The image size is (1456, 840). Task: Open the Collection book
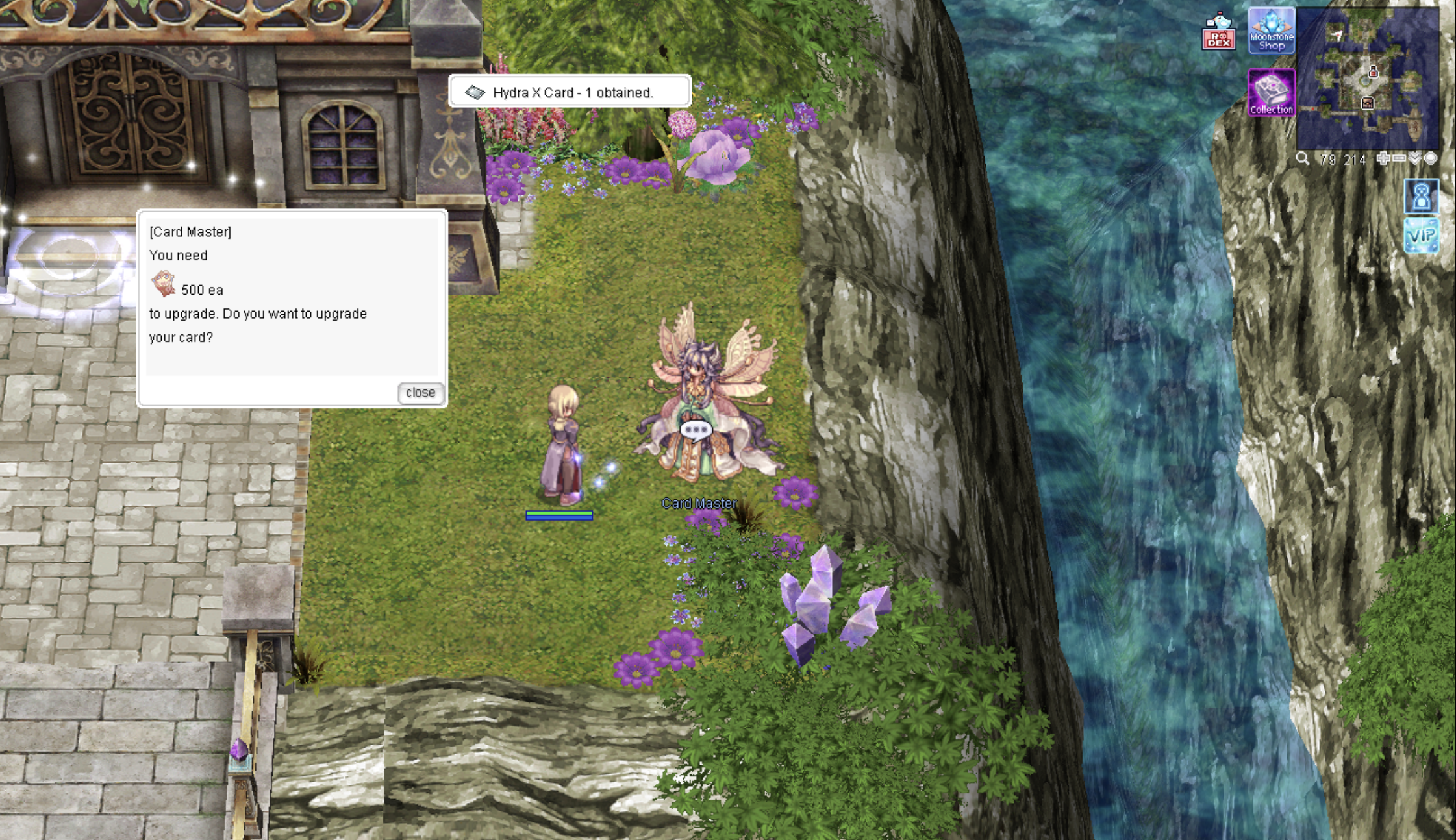[x=1271, y=93]
